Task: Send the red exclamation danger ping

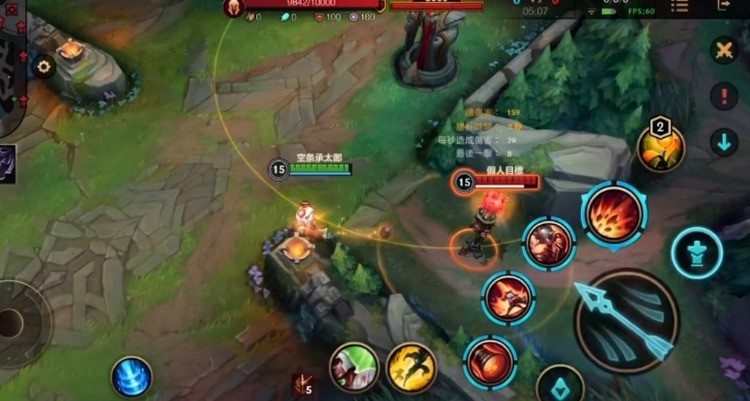Action: 724,96
